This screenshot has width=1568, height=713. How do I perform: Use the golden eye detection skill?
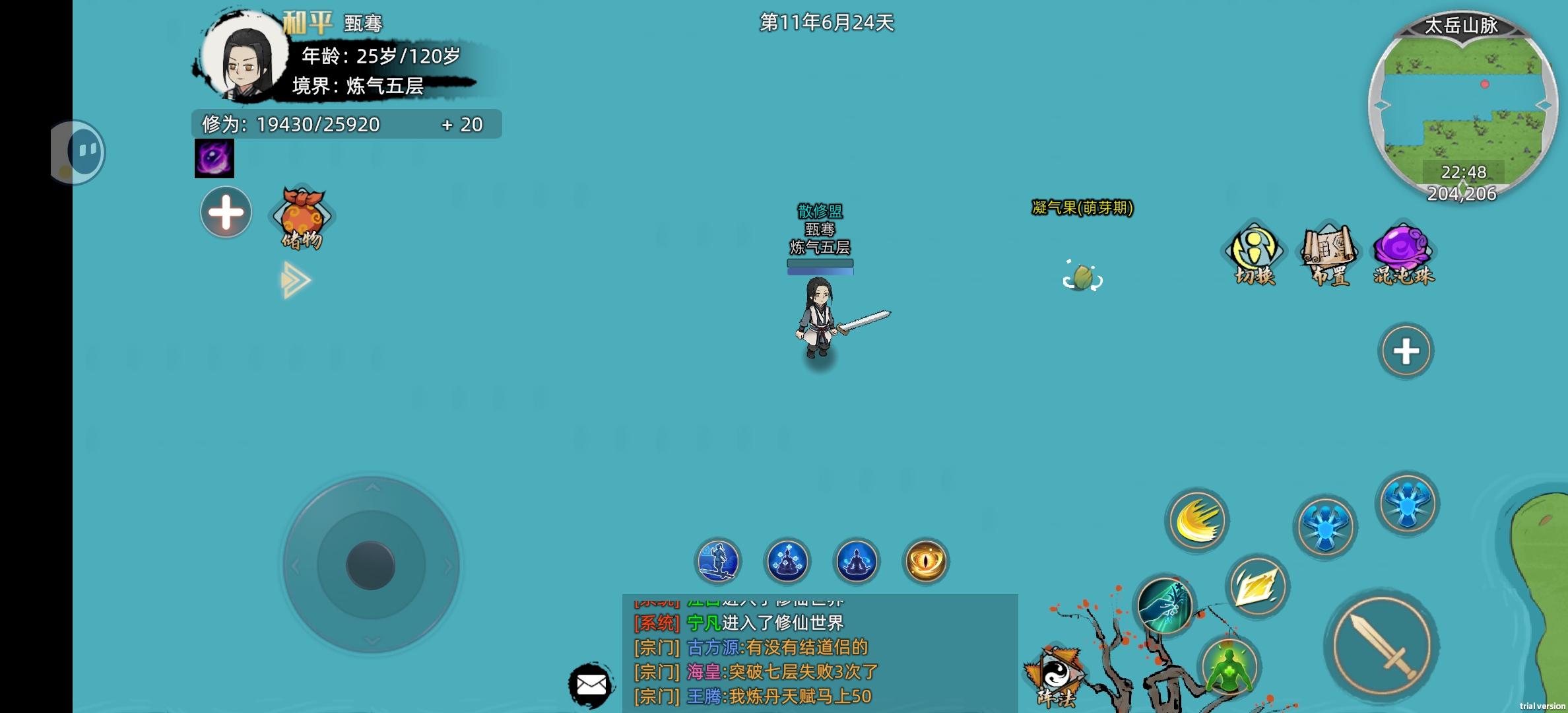(x=924, y=561)
